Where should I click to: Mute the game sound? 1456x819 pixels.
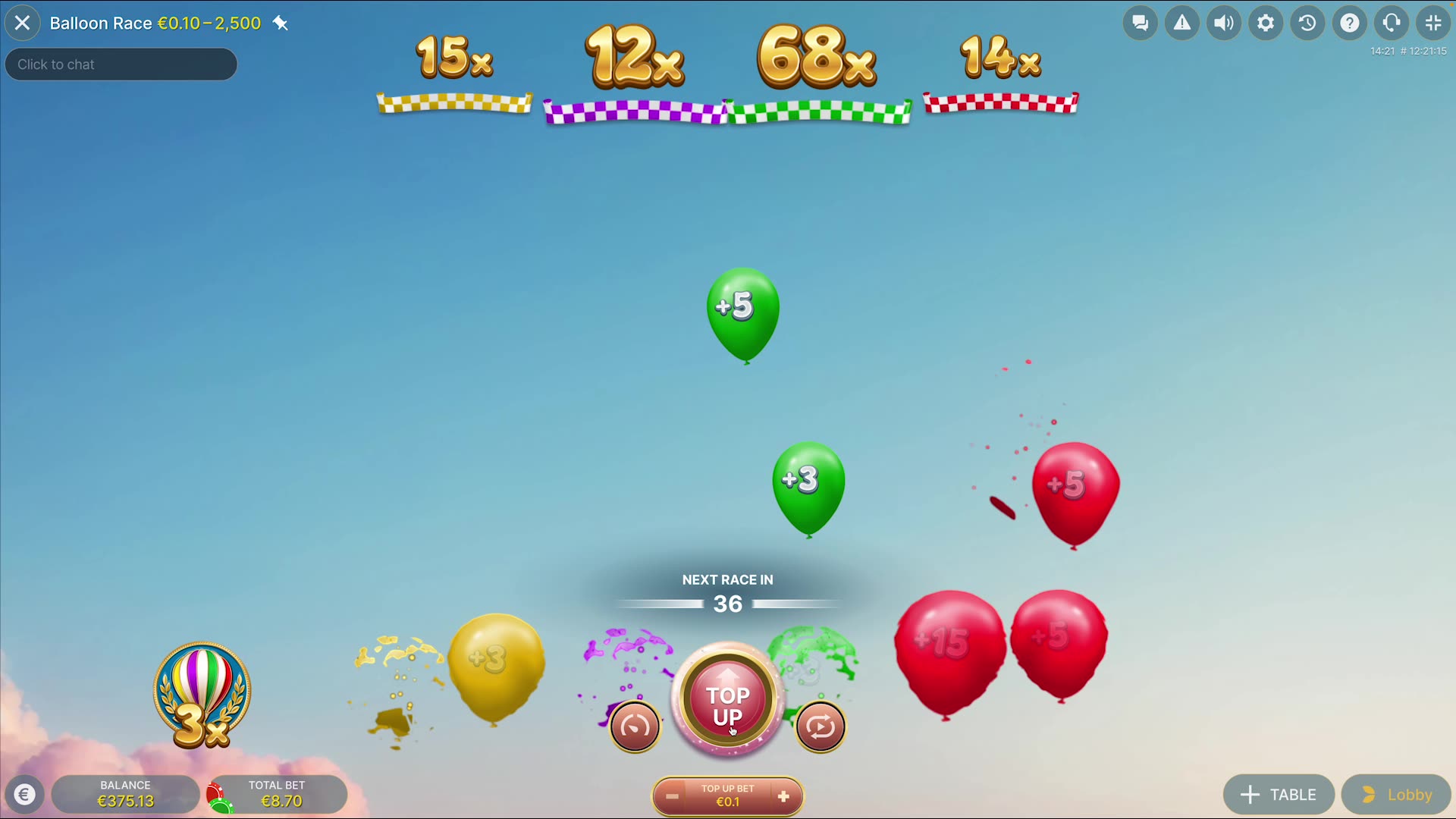tap(1223, 23)
